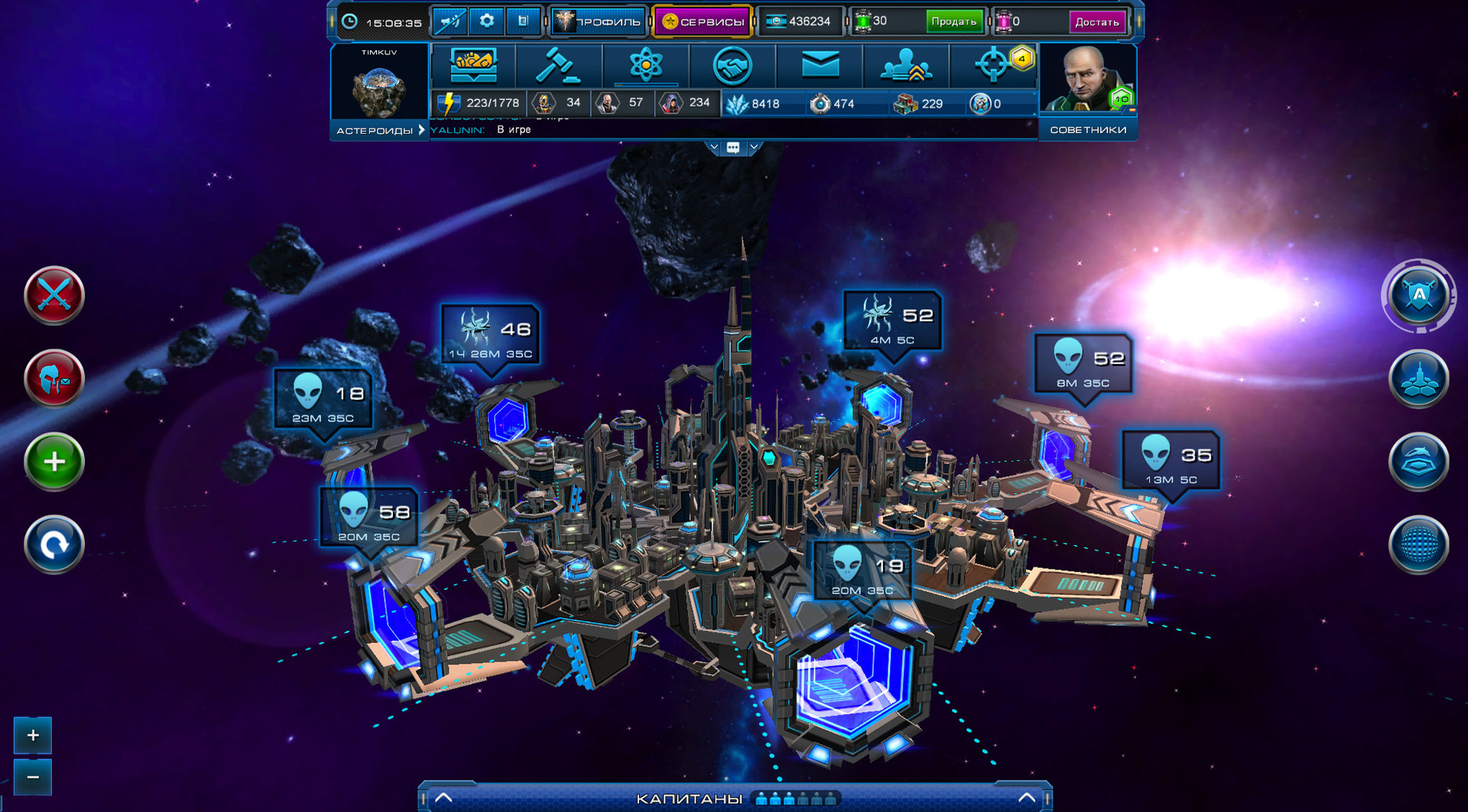Click the red helmet mail button

[x=54, y=378]
